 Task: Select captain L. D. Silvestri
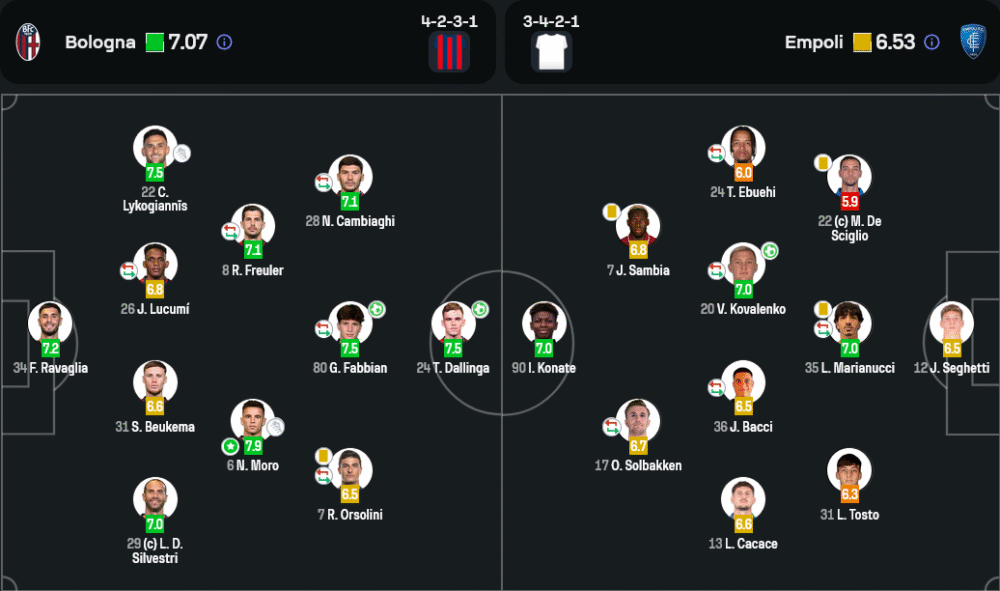155,499
